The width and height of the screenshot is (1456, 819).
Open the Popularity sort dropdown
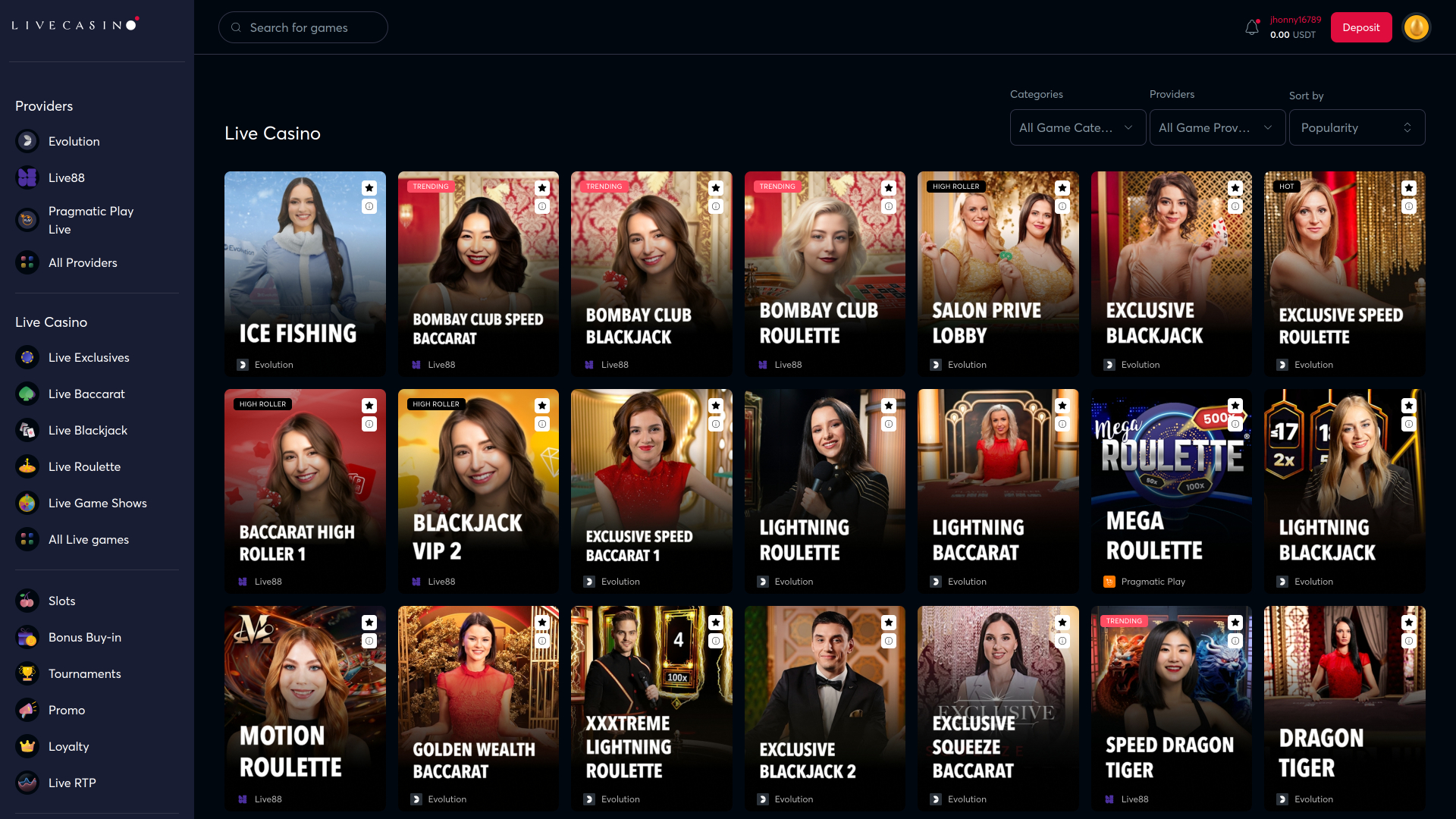pos(1356,127)
